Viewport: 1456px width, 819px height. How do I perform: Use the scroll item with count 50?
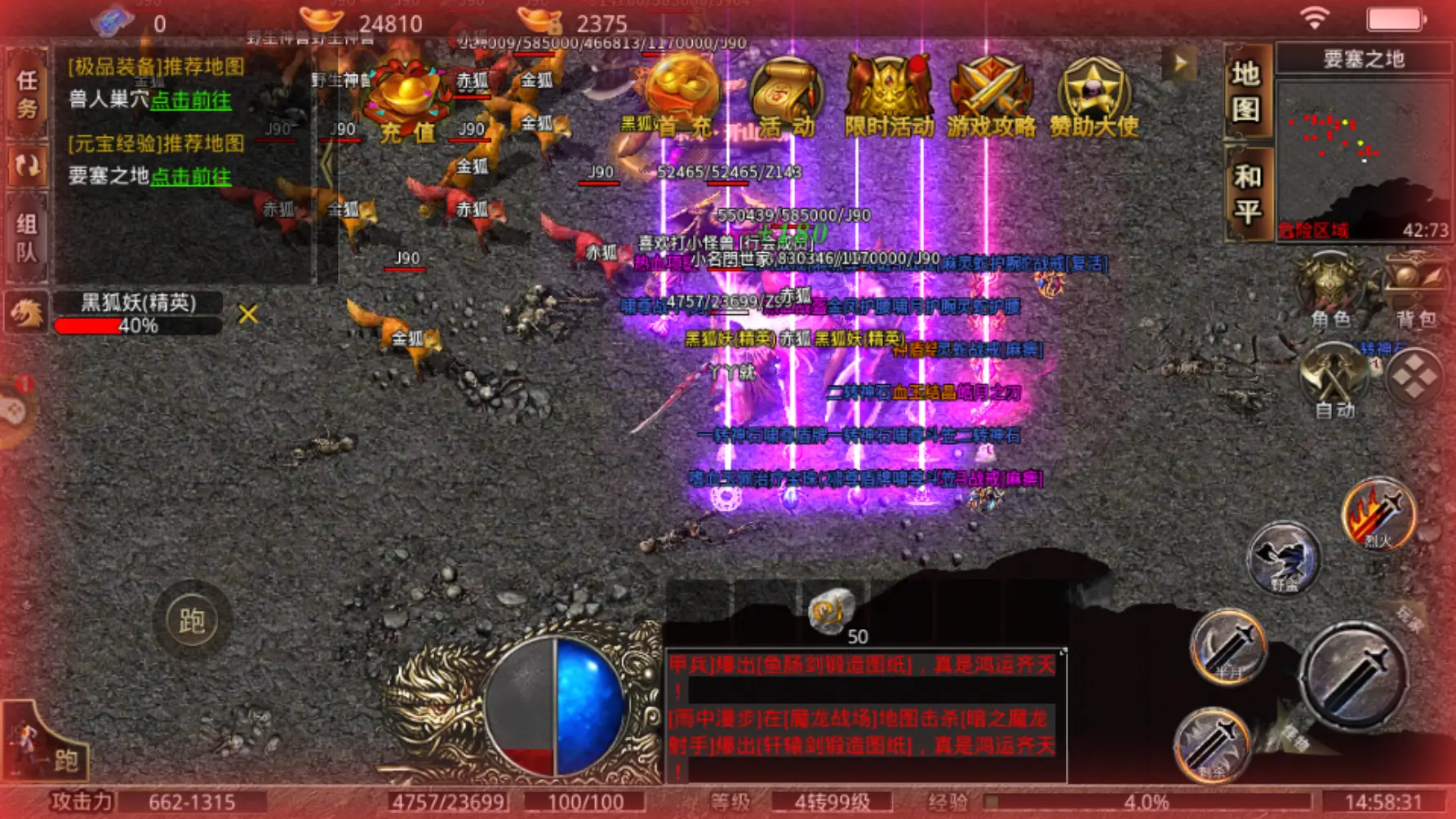[x=832, y=611]
